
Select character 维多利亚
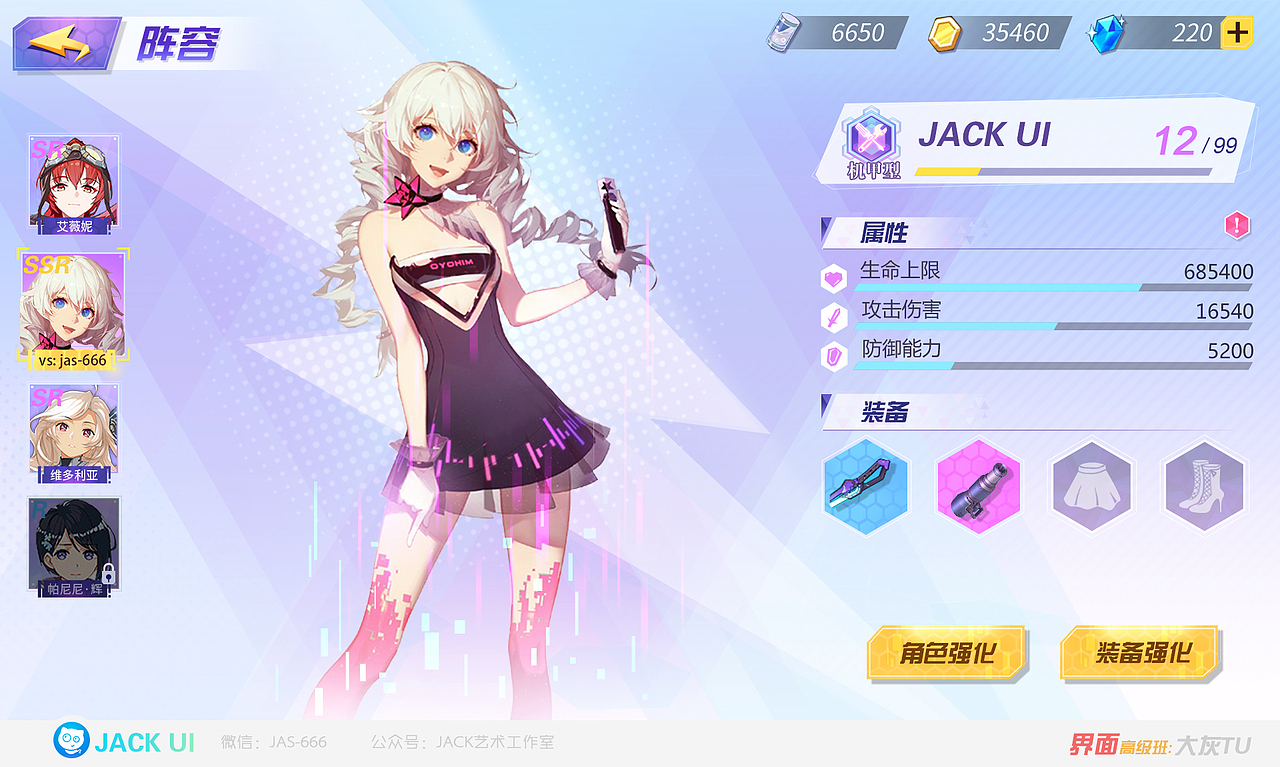(x=73, y=430)
